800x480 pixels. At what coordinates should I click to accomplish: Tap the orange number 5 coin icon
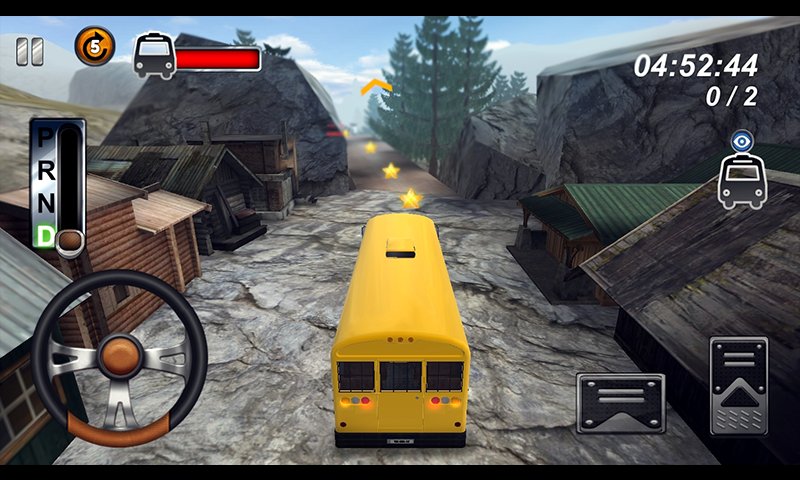click(95, 46)
